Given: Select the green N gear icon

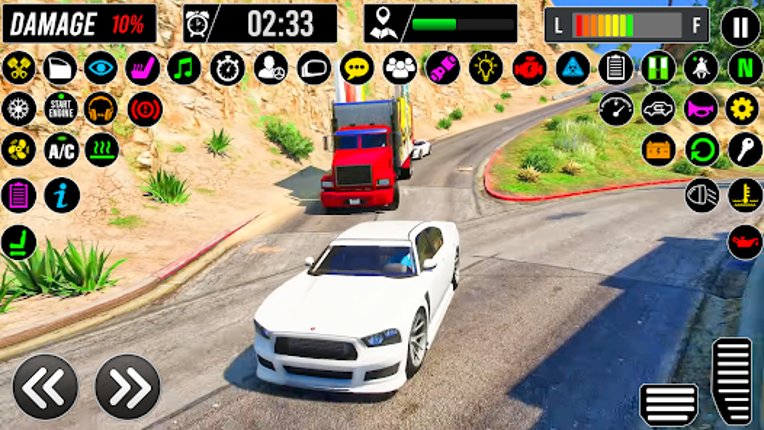Looking at the screenshot, I should [745, 68].
